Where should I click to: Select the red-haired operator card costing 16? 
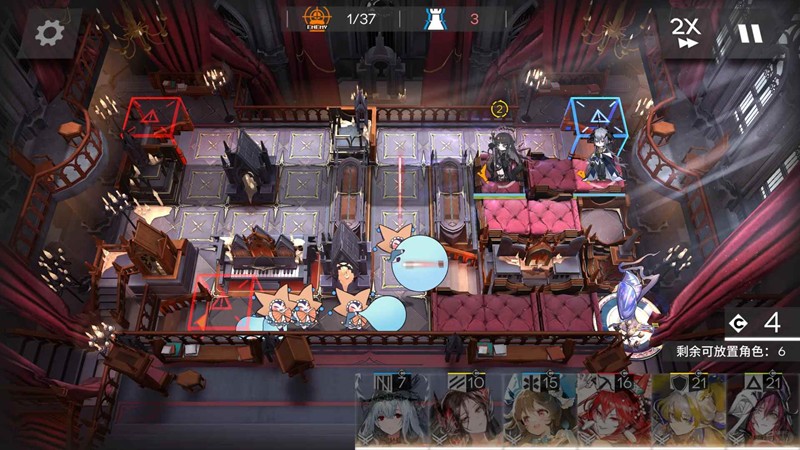point(614,410)
